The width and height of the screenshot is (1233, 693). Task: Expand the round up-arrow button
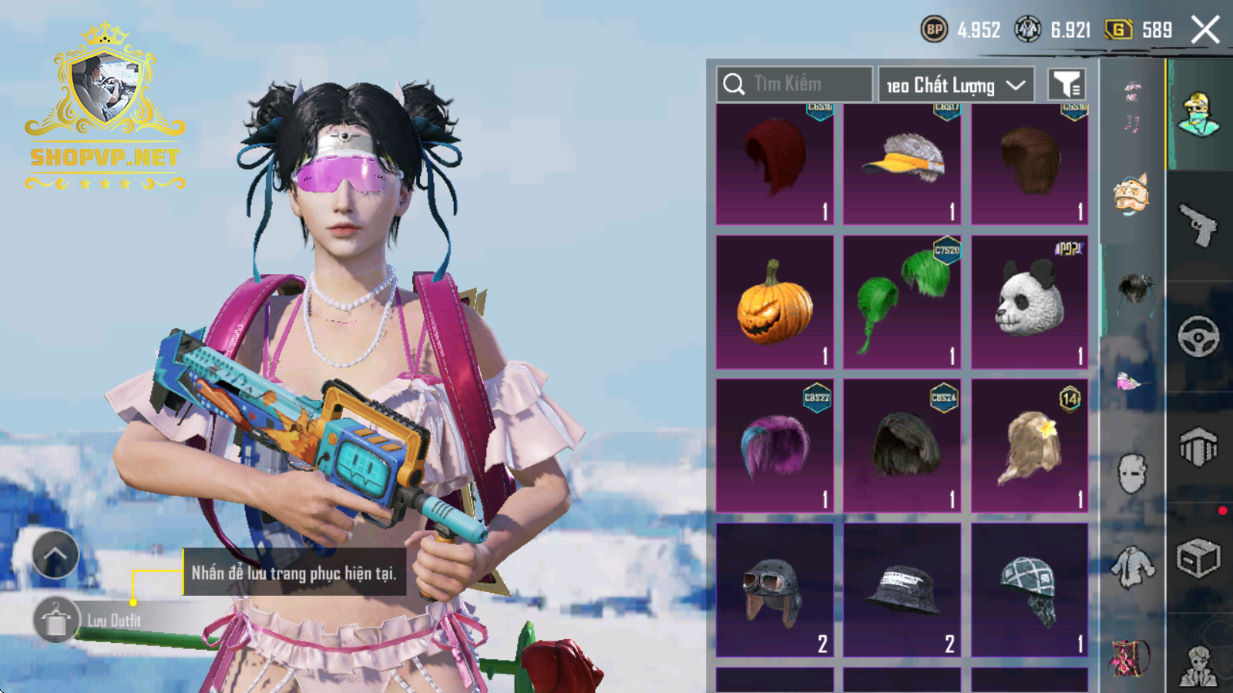[56, 555]
